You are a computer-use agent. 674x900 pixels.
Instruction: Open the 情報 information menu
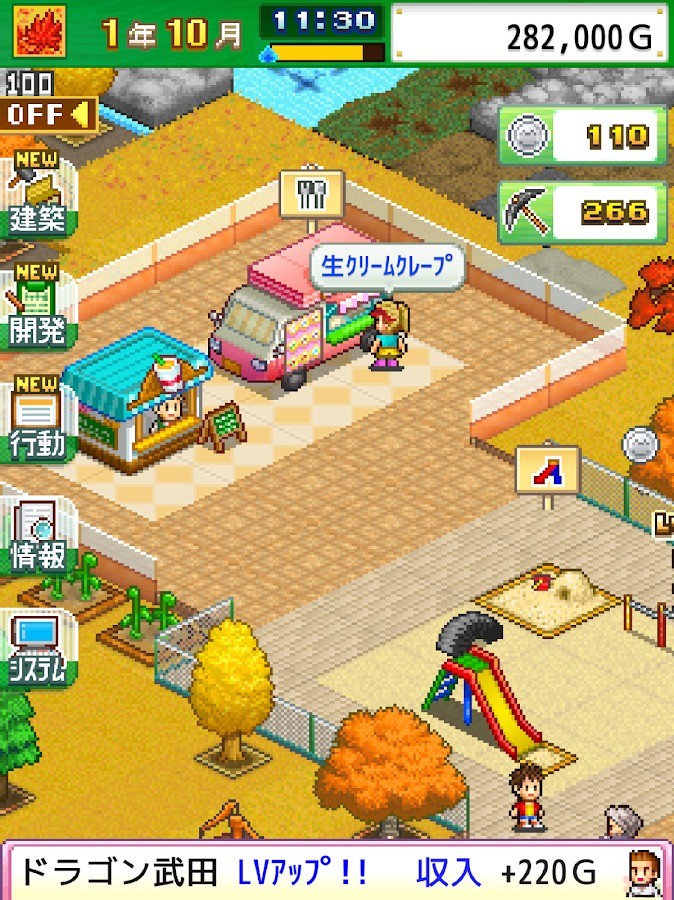pyautogui.click(x=38, y=537)
